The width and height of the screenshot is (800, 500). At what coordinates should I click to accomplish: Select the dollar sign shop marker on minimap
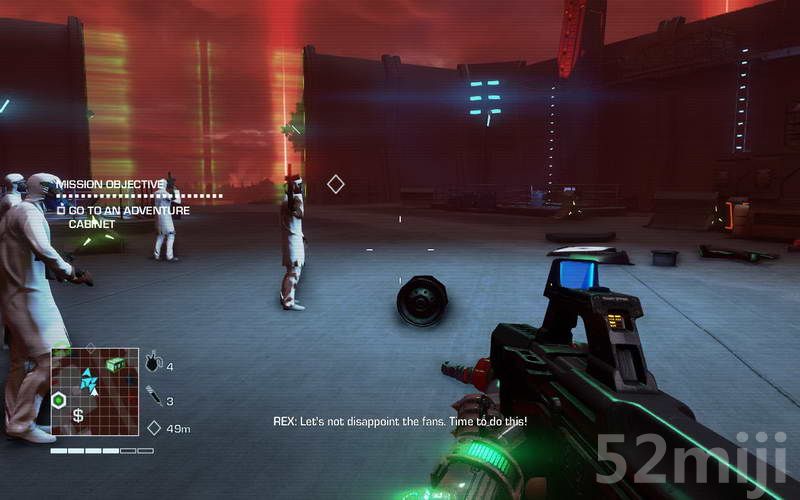(x=78, y=415)
